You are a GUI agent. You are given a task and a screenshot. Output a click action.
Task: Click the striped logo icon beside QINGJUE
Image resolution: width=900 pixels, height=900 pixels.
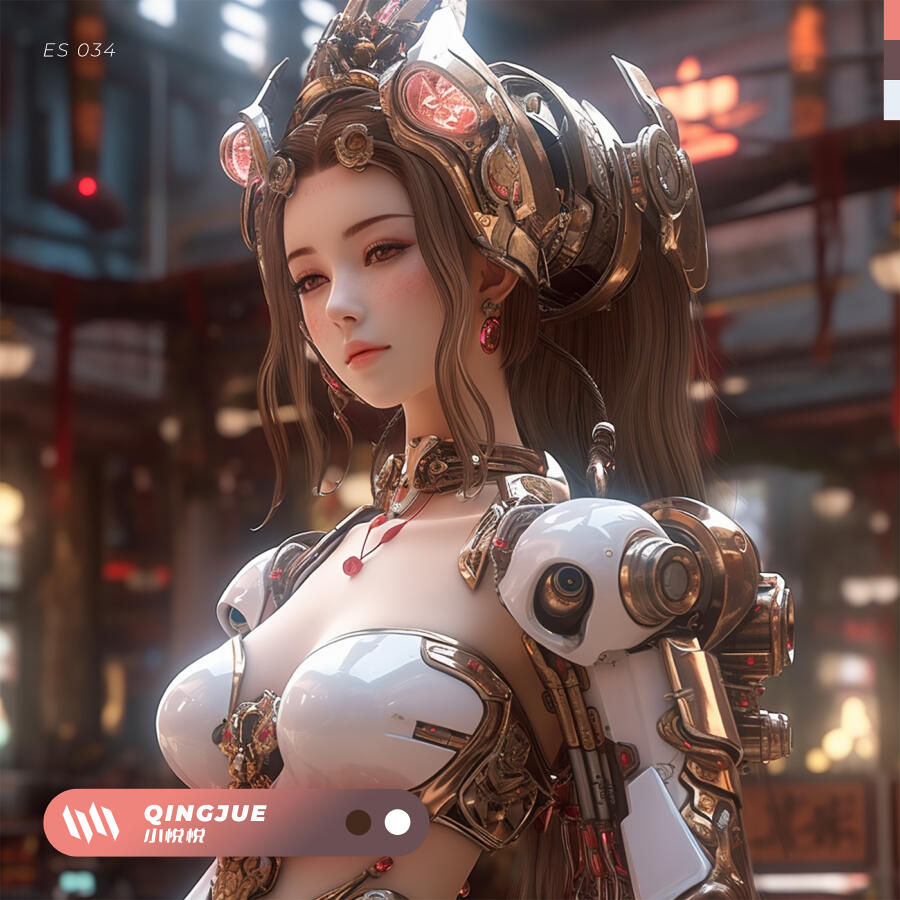pos(90,822)
